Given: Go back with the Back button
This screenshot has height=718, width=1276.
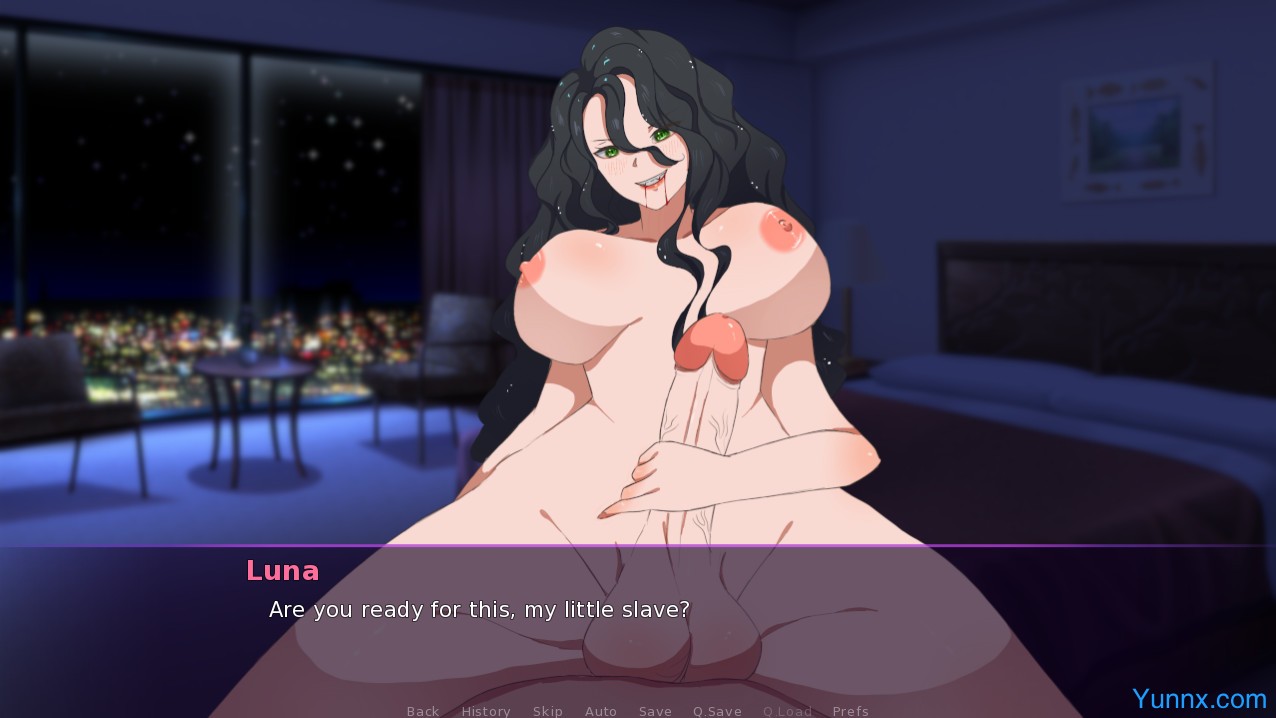Looking at the screenshot, I should tap(423, 711).
